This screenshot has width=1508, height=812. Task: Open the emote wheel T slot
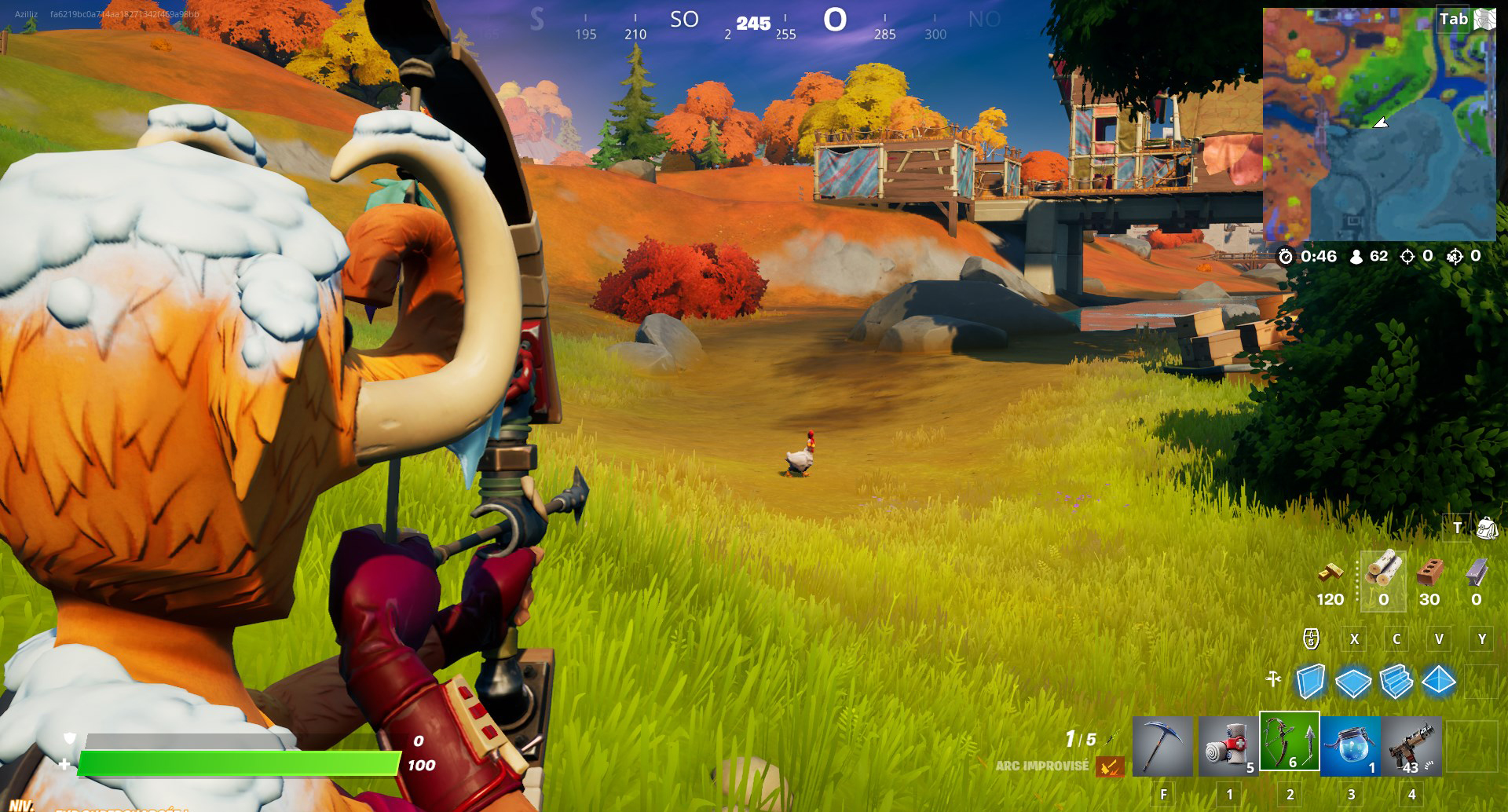[1455, 529]
